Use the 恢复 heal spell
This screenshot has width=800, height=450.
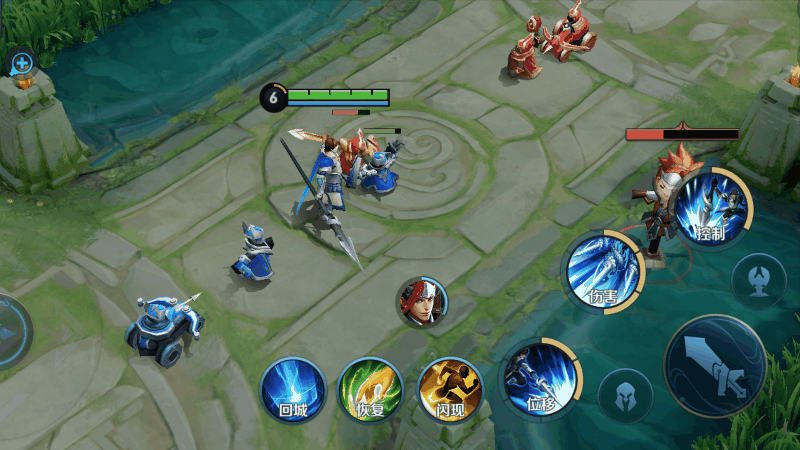[x=370, y=389]
